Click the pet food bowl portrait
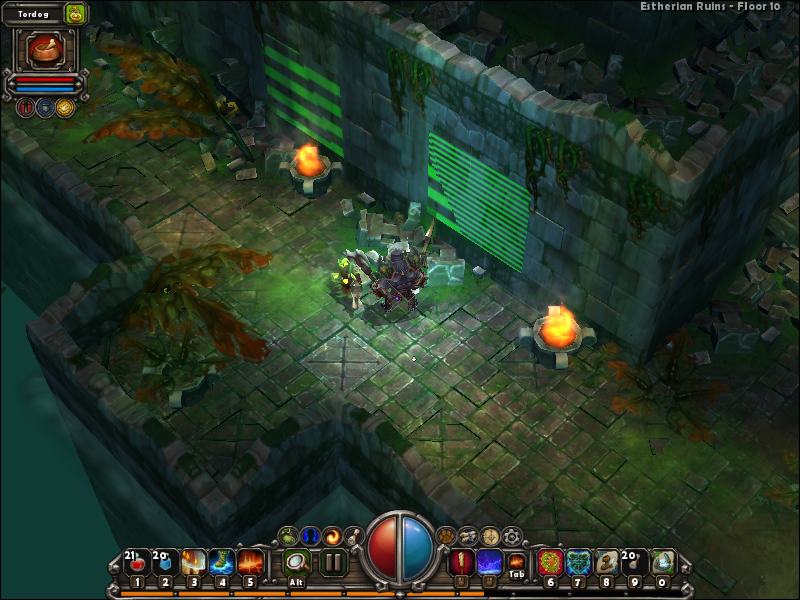Image resolution: width=800 pixels, height=600 pixels. pos(43,50)
